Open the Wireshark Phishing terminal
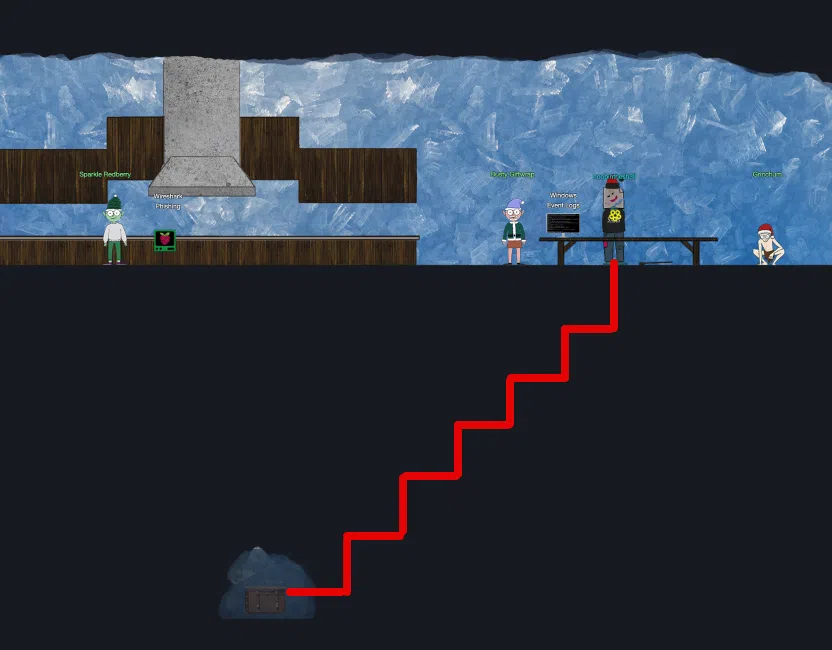 pos(165,239)
